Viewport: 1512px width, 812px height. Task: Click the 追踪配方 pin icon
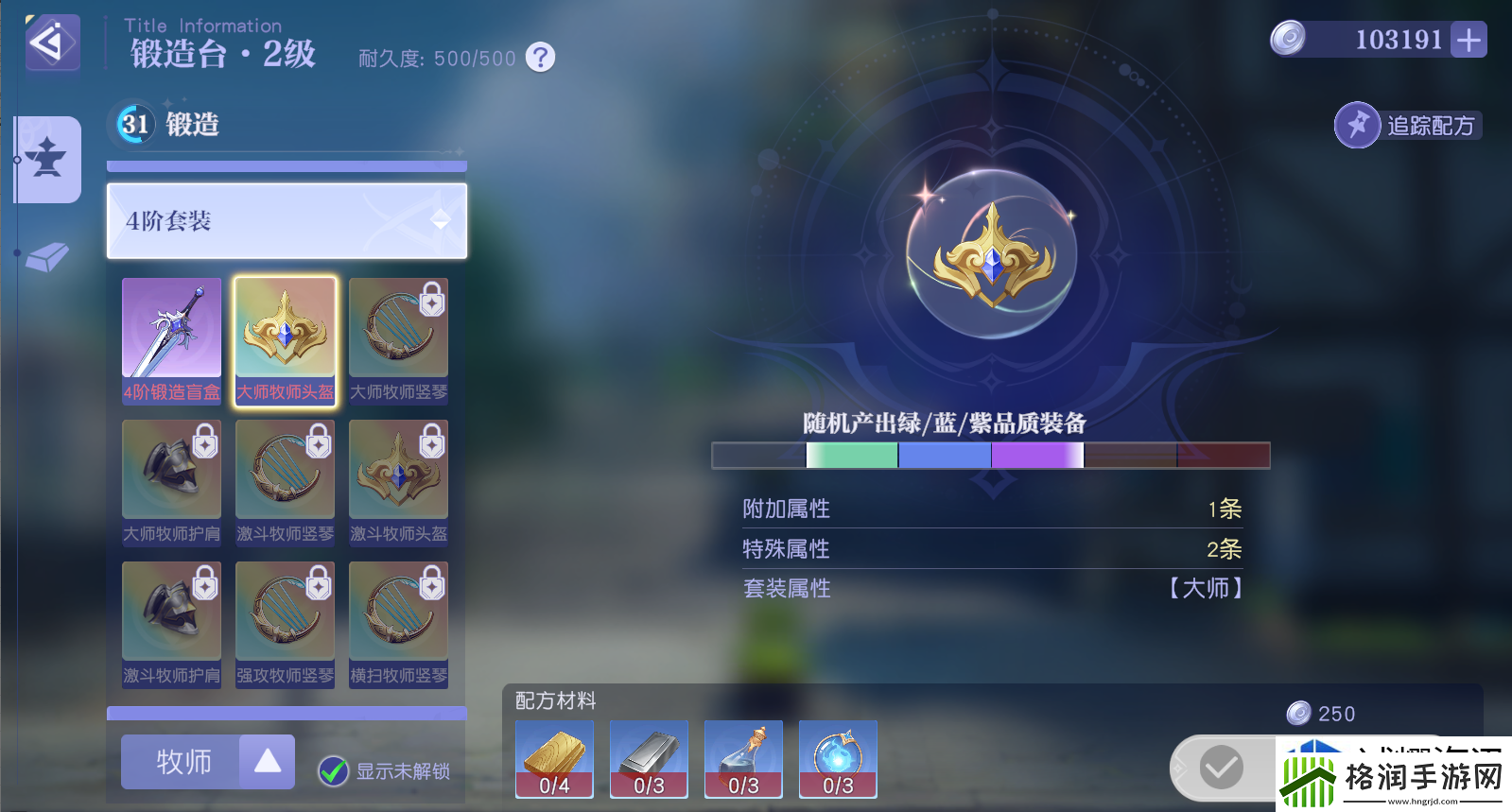(x=1357, y=125)
